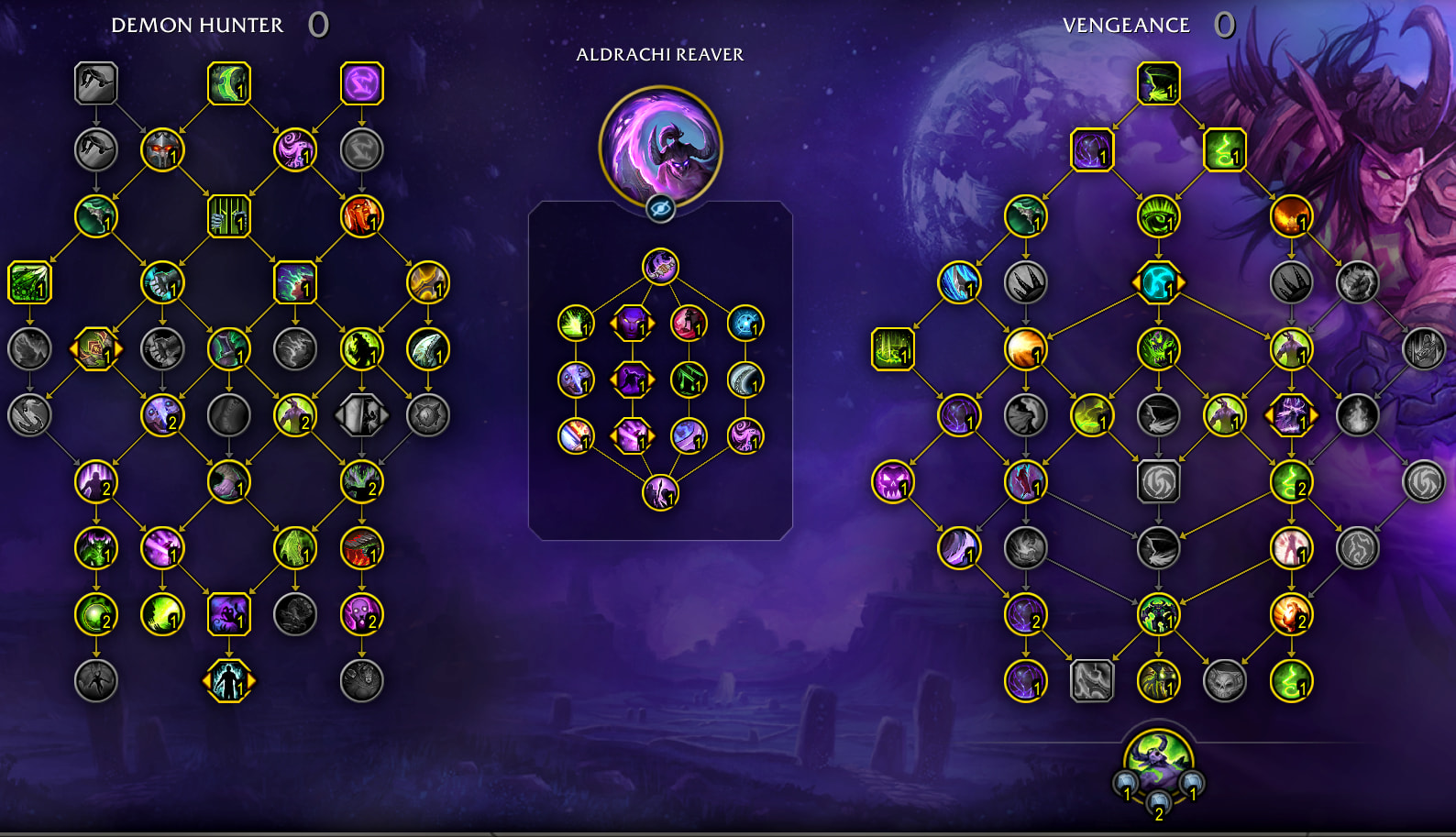This screenshot has height=837, width=1456.
Task: Choose the golden armor pauldron talent node
Action: coord(427,282)
